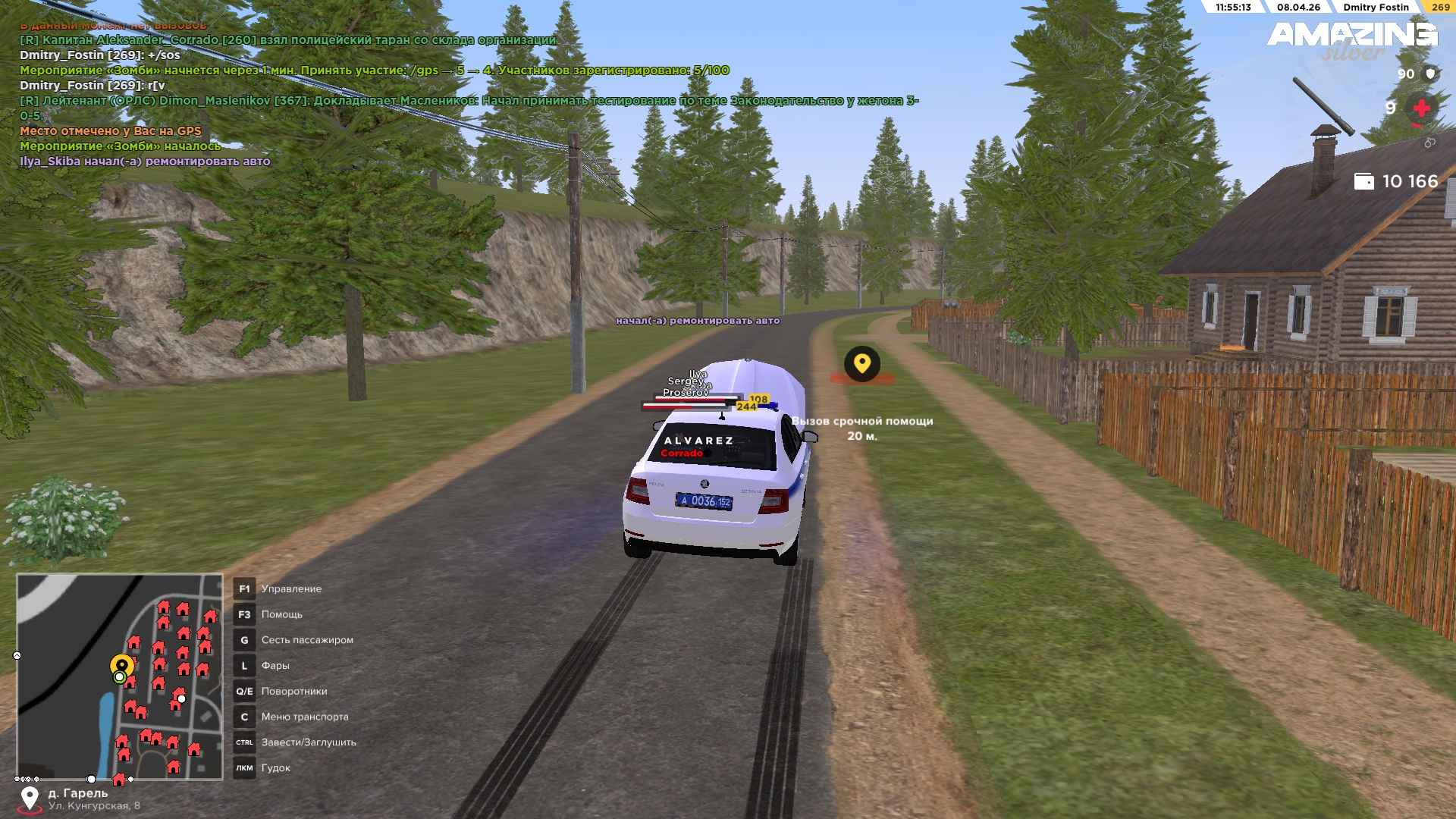Click the location pin beside д. Гарель

click(x=30, y=798)
